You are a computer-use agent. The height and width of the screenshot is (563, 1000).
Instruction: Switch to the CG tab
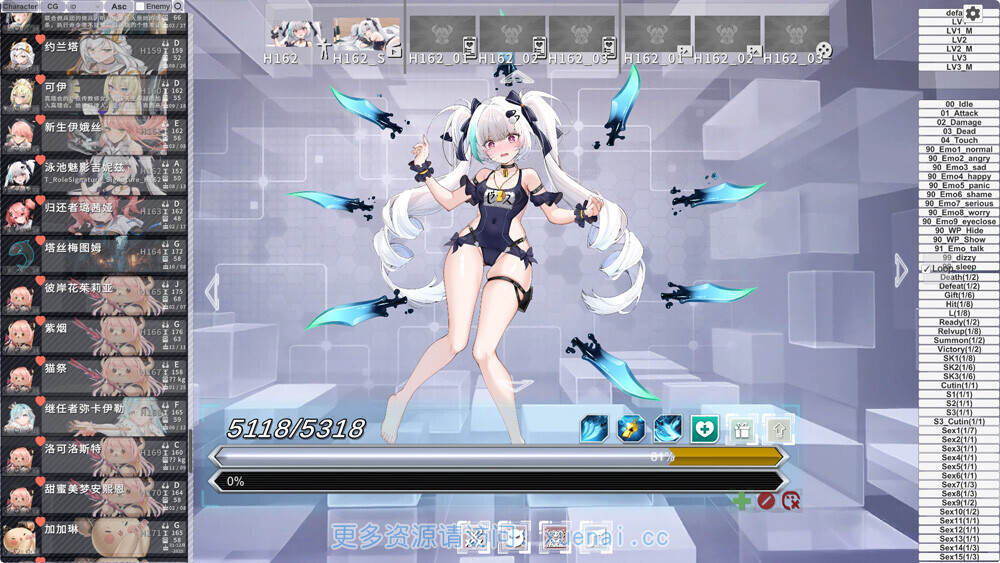tap(53, 6)
